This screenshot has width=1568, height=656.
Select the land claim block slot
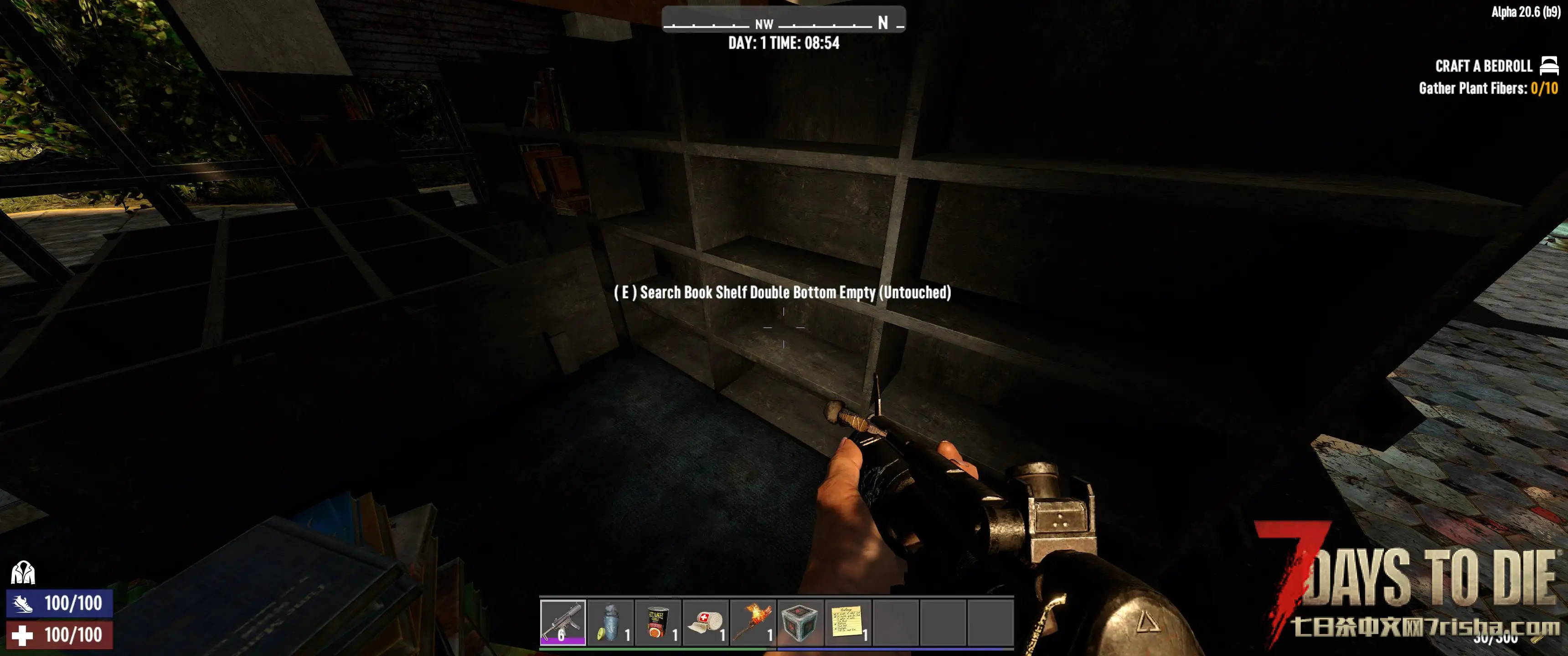800,621
